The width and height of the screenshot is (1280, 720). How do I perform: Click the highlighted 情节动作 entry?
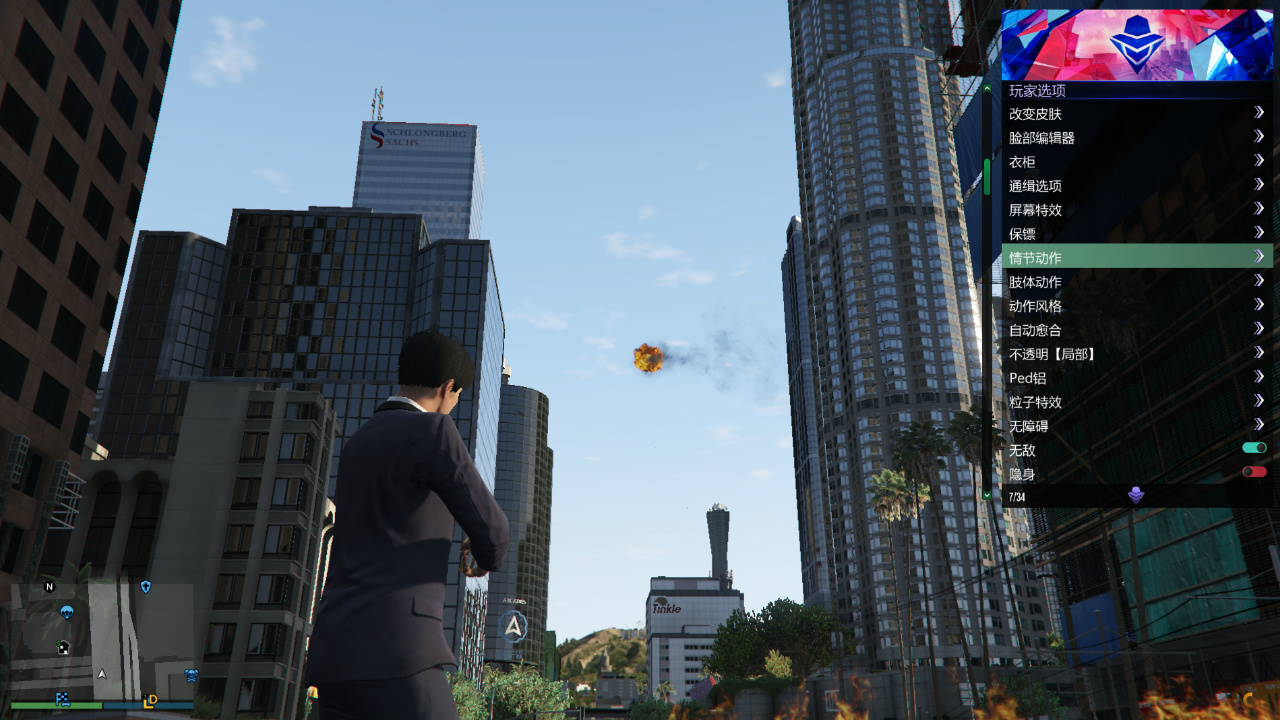click(1136, 258)
